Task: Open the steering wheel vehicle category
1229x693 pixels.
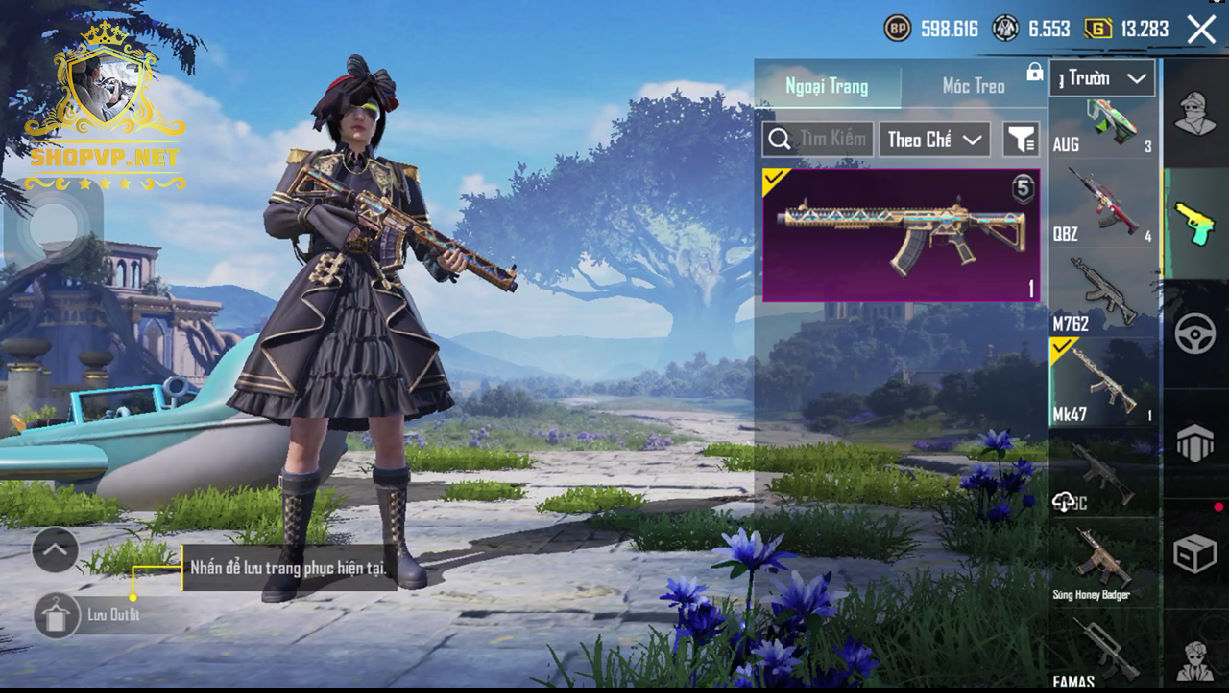Action: [1194, 335]
